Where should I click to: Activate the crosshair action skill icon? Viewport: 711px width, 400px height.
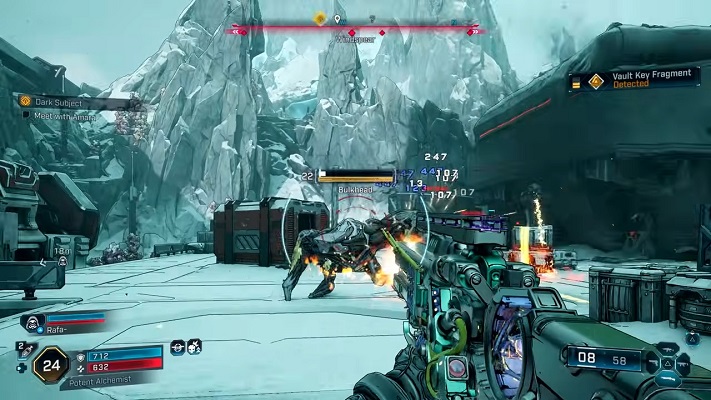click(x=177, y=346)
